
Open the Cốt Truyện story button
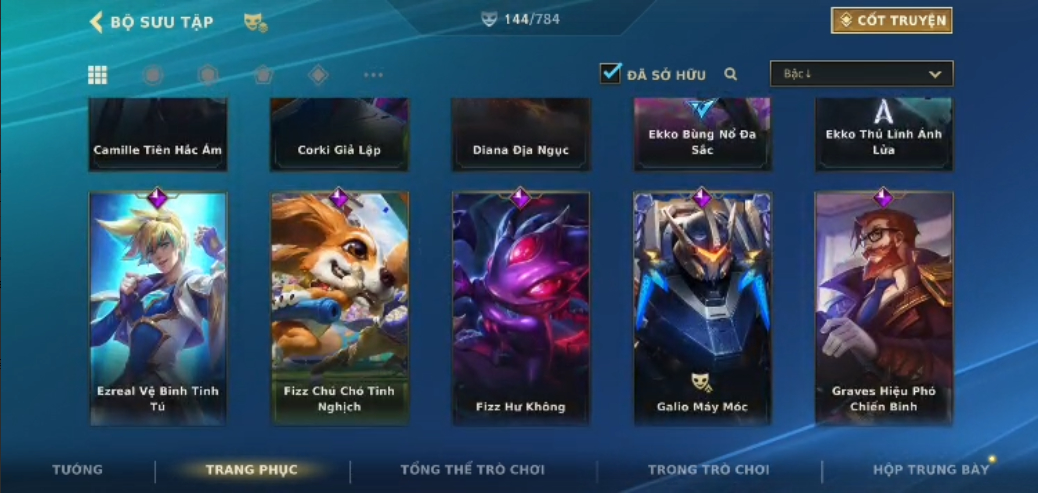[891, 20]
